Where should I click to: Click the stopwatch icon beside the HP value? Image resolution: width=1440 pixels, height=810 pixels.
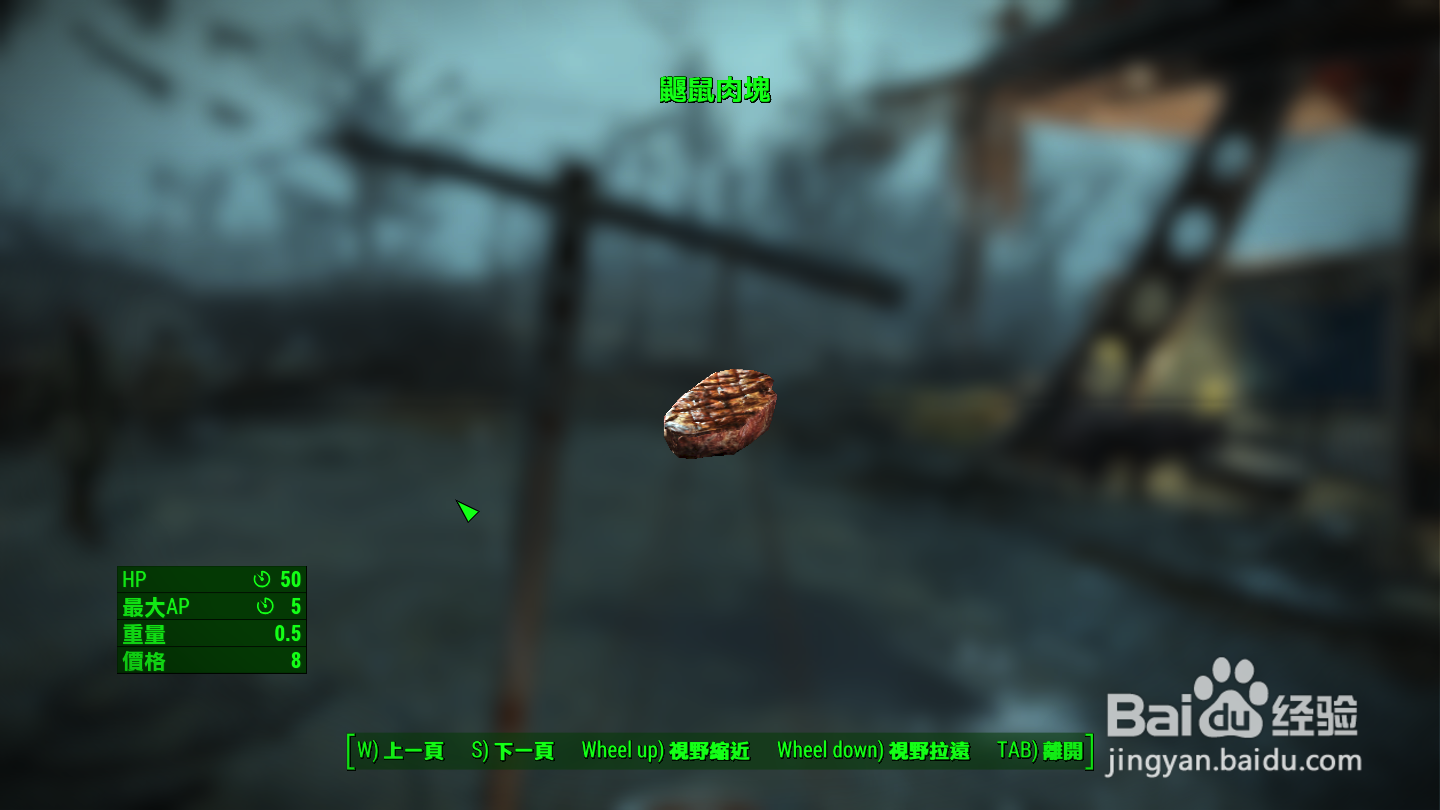(x=262, y=579)
